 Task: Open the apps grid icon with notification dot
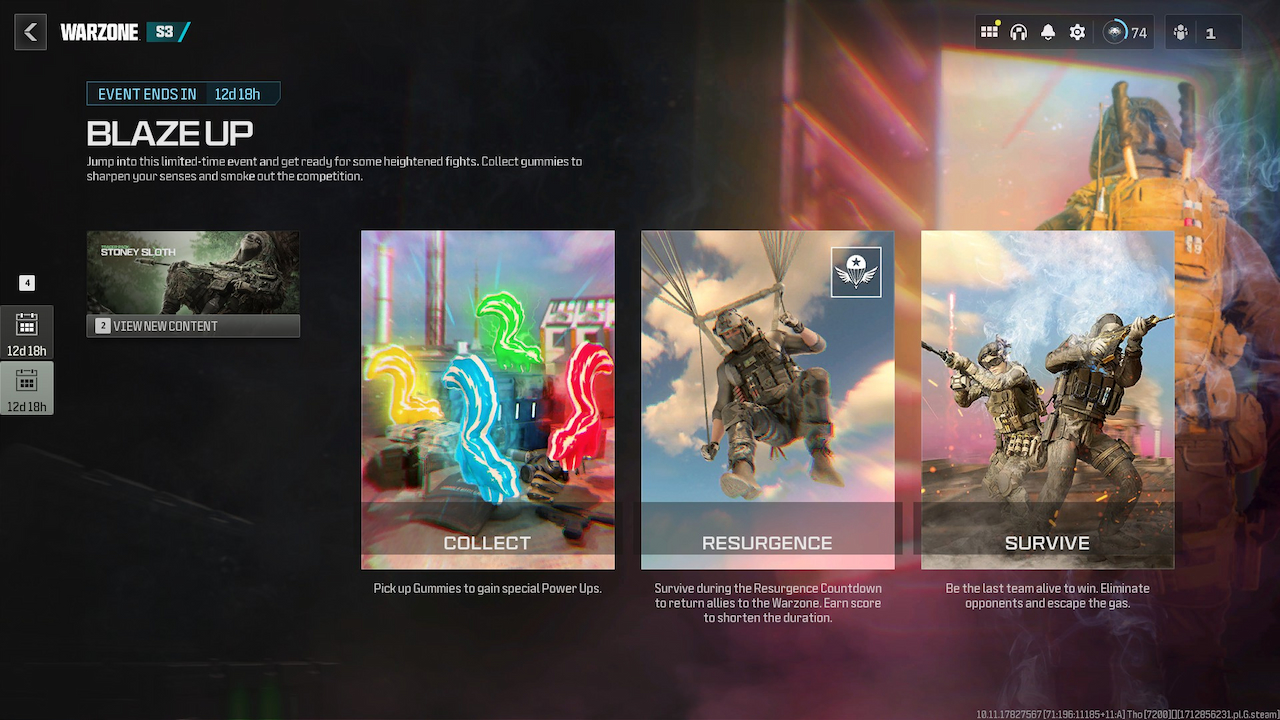tap(989, 31)
